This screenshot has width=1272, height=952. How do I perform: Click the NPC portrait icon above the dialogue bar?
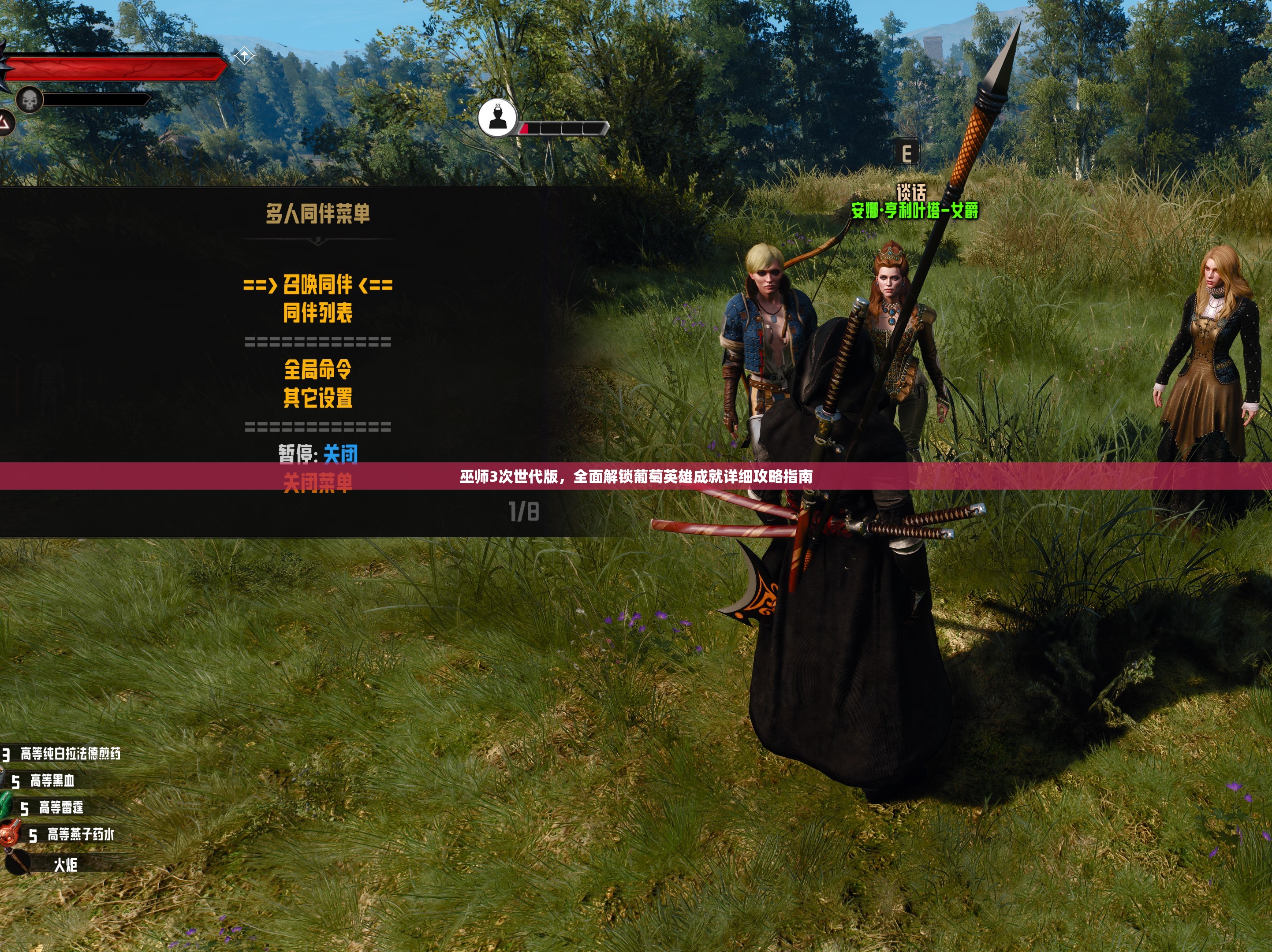498,119
